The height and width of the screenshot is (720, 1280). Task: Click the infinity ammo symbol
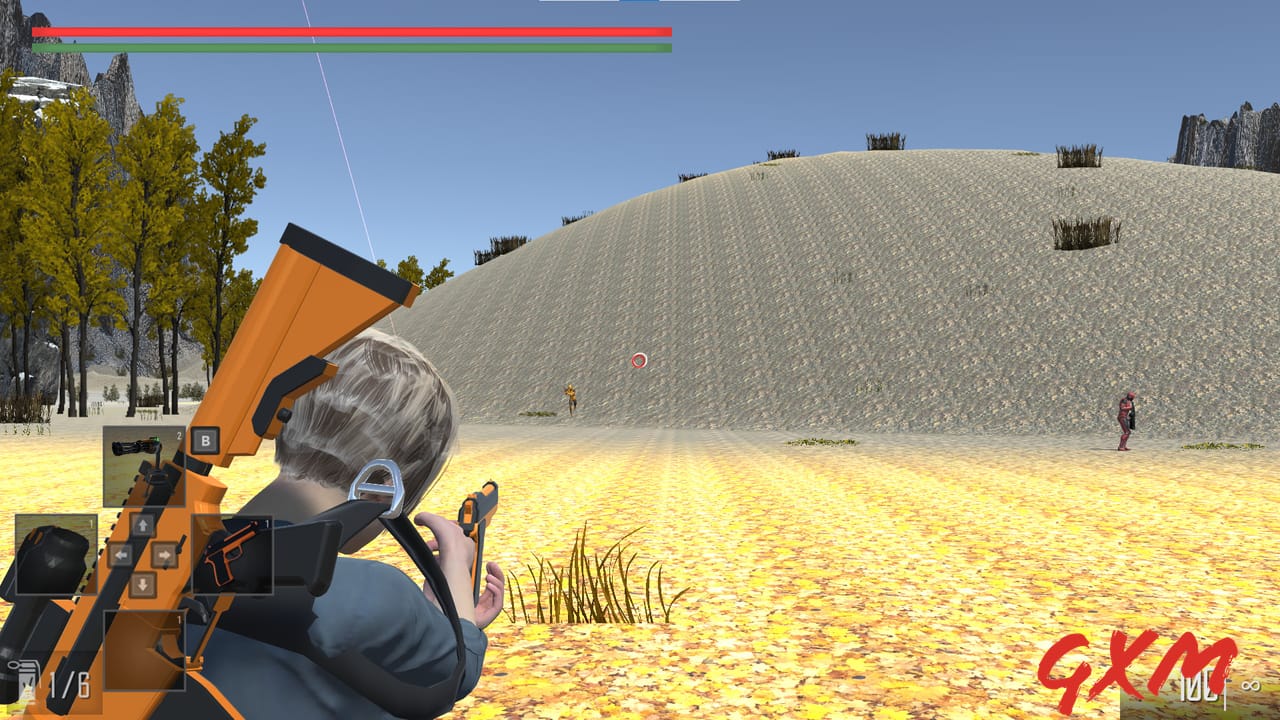click(1250, 686)
